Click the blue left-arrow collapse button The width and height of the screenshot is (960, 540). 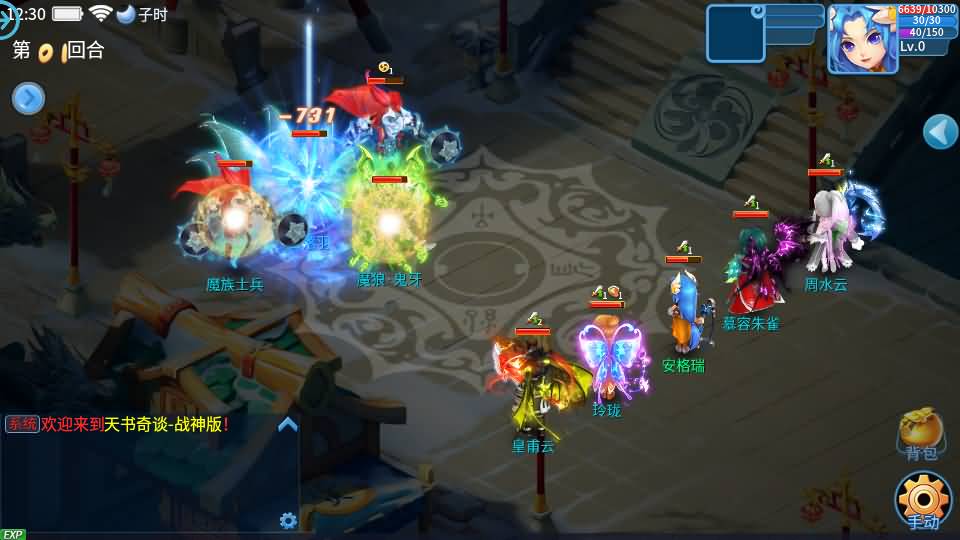click(940, 131)
